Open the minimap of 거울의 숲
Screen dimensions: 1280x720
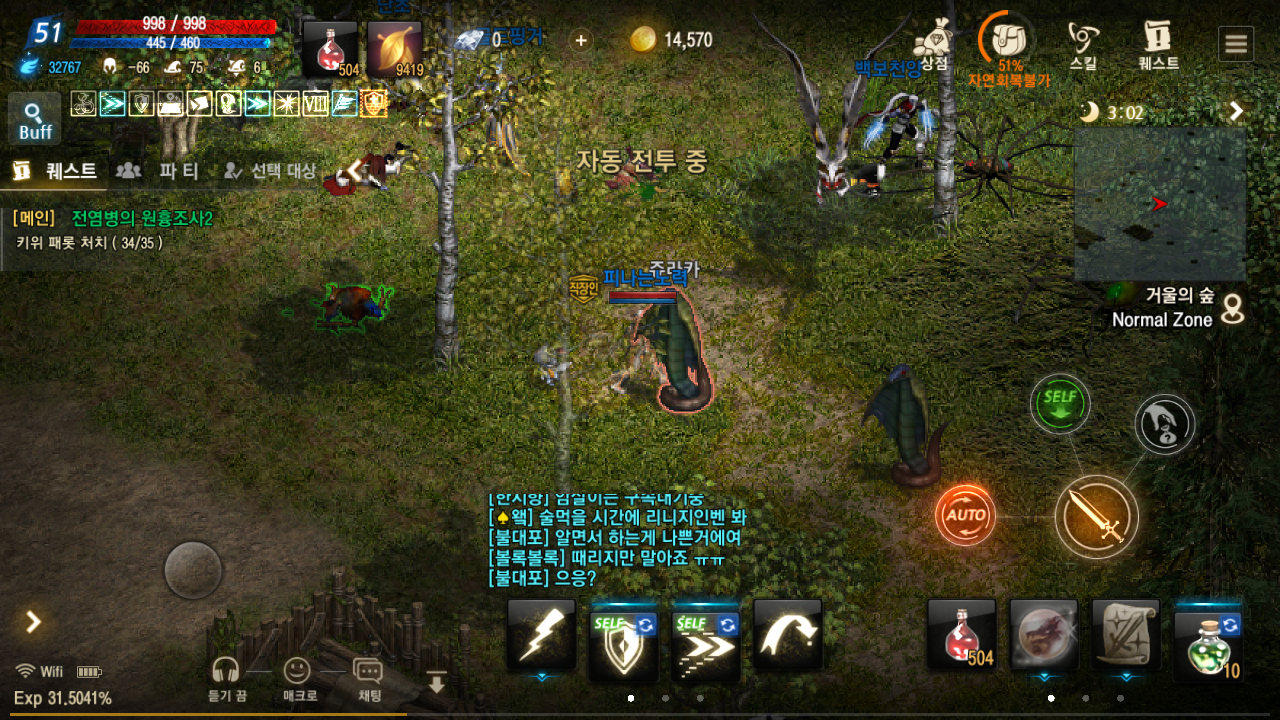tap(1159, 204)
